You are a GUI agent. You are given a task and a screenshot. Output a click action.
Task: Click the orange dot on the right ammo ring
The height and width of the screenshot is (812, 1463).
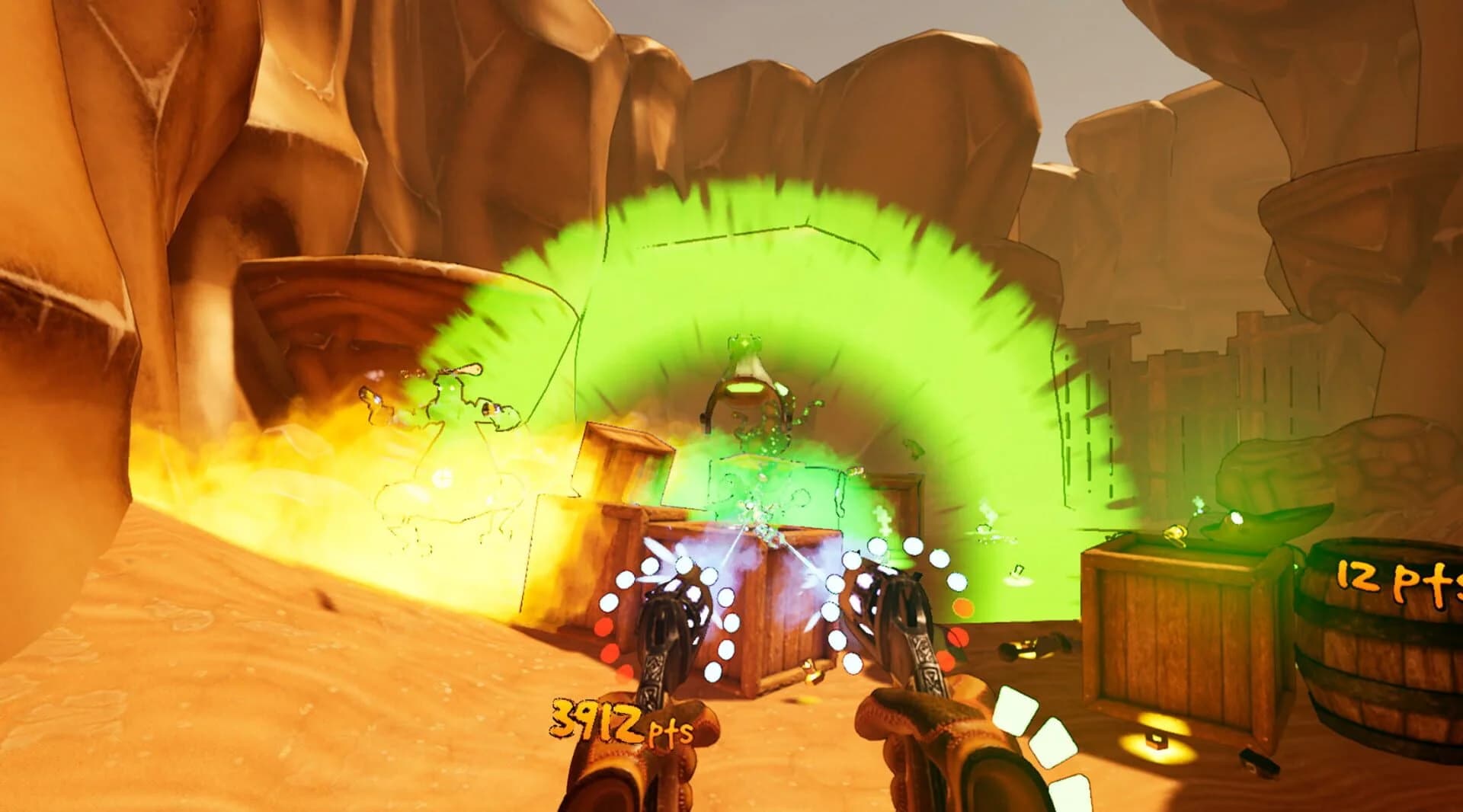[x=965, y=609]
